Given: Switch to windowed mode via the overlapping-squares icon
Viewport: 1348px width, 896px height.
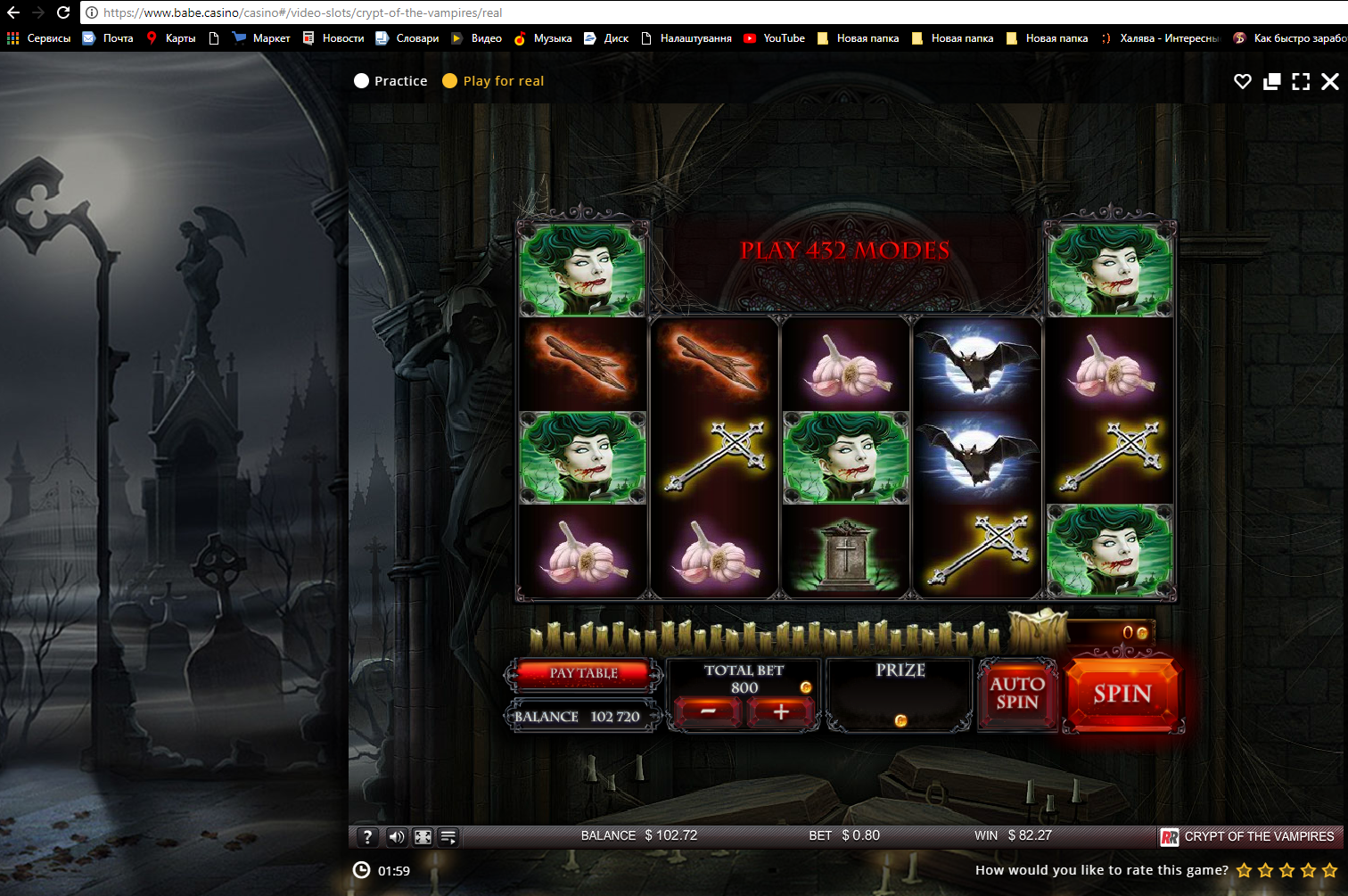Looking at the screenshot, I should (1271, 80).
